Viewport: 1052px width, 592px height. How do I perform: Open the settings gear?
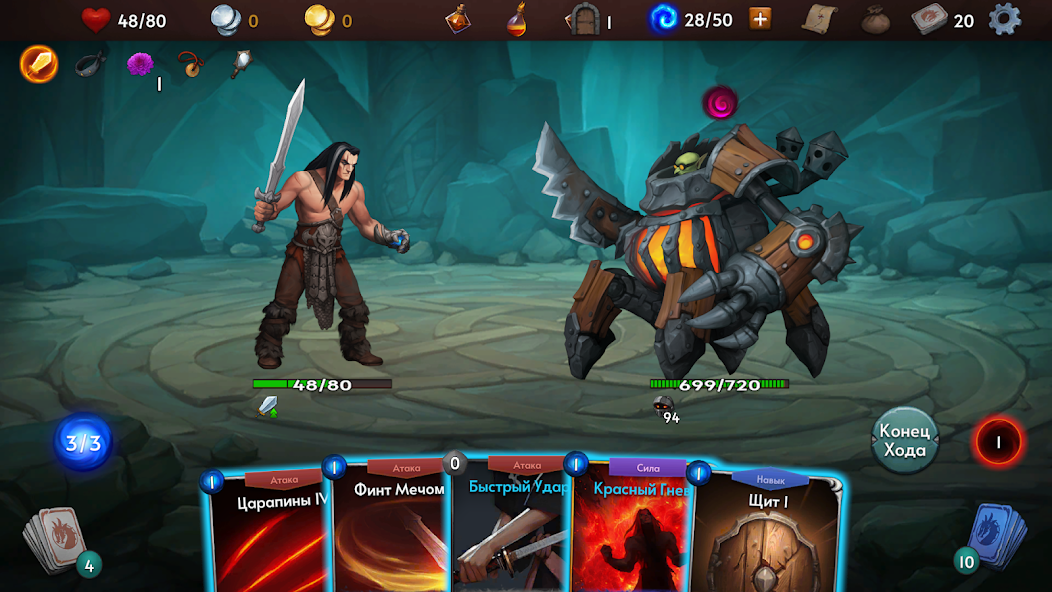tap(1004, 19)
